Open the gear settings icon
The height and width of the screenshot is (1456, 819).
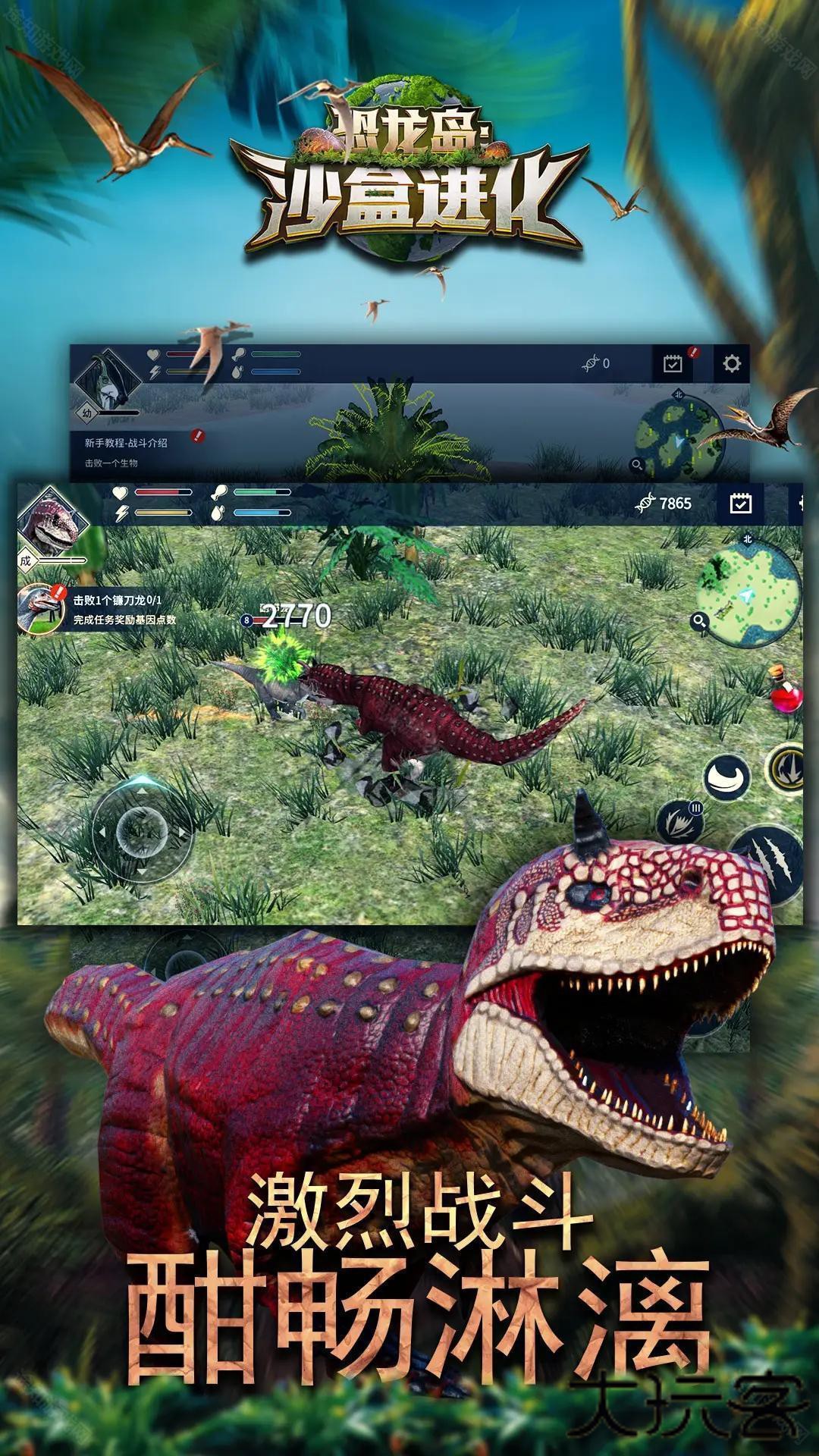(x=731, y=364)
